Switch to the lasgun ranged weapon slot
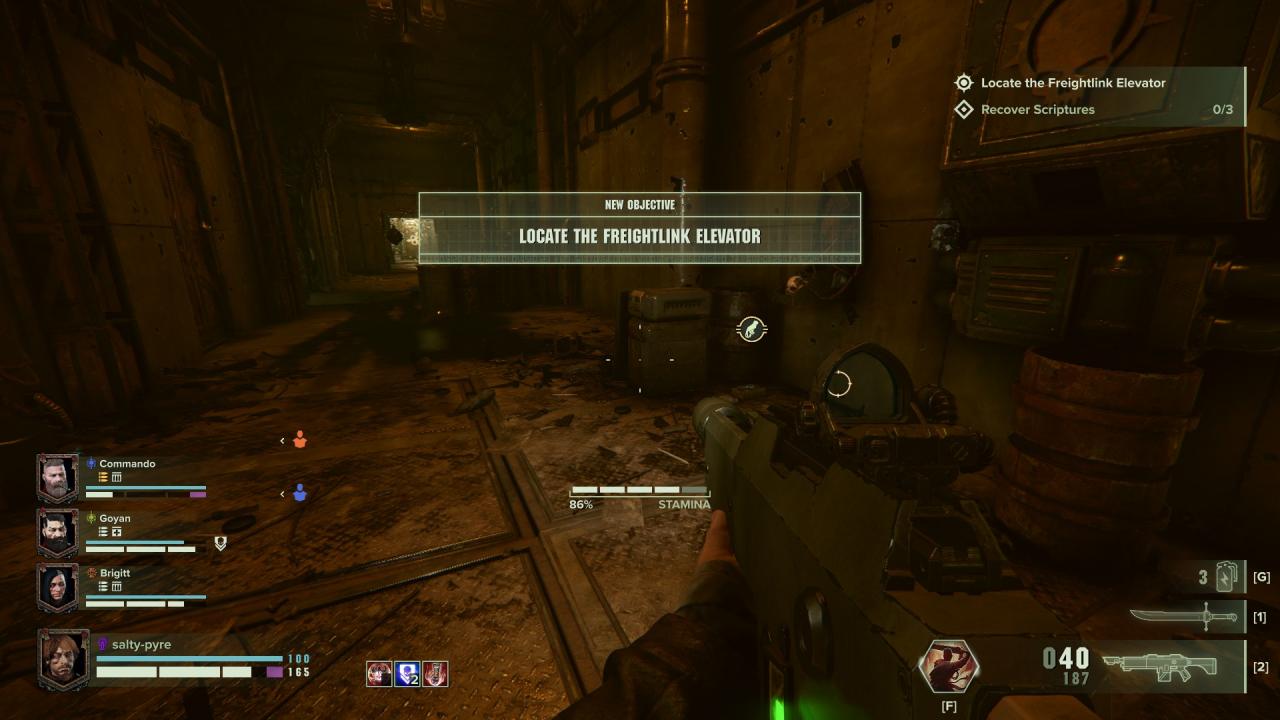 (x=1160, y=665)
